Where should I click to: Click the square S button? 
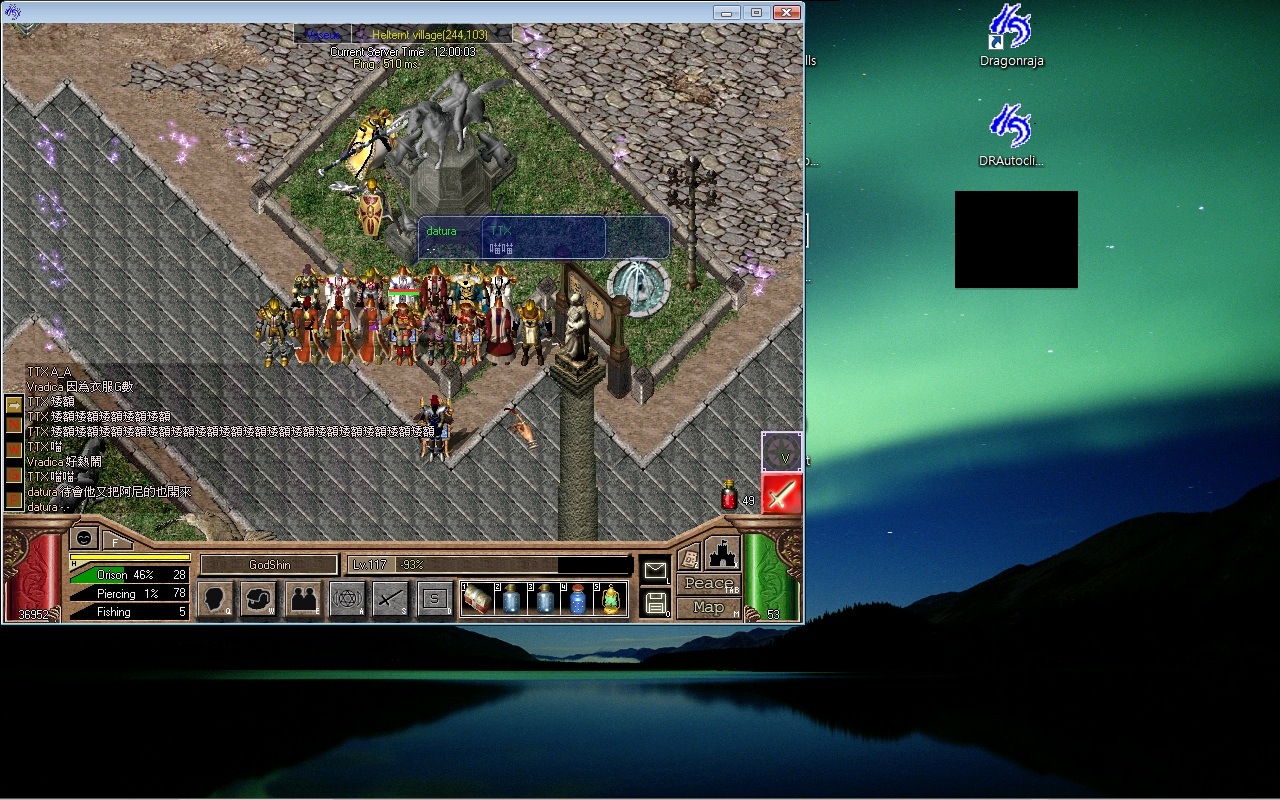pyautogui.click(x=435, y=599)
